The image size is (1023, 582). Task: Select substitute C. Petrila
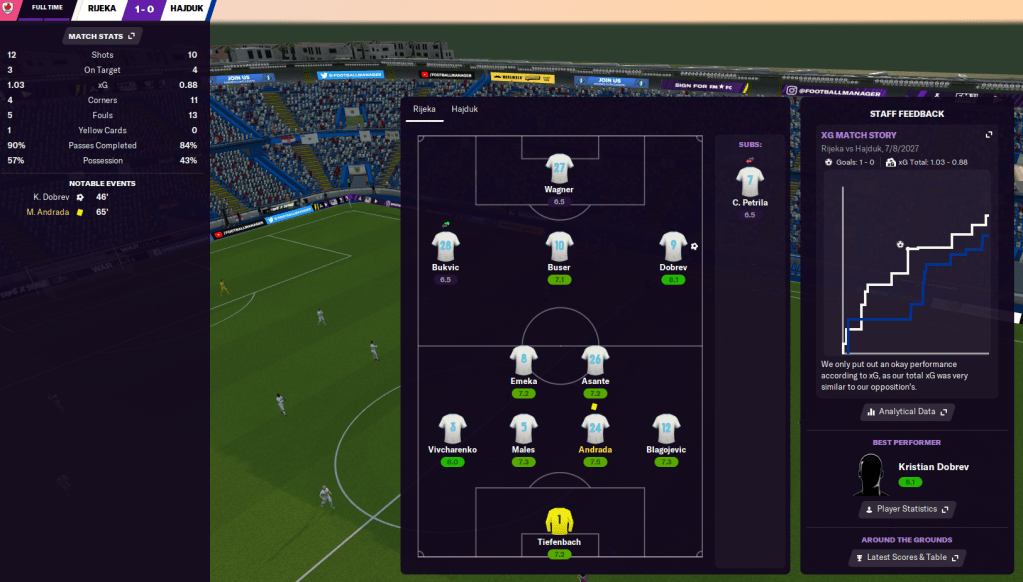pos(749,182)
